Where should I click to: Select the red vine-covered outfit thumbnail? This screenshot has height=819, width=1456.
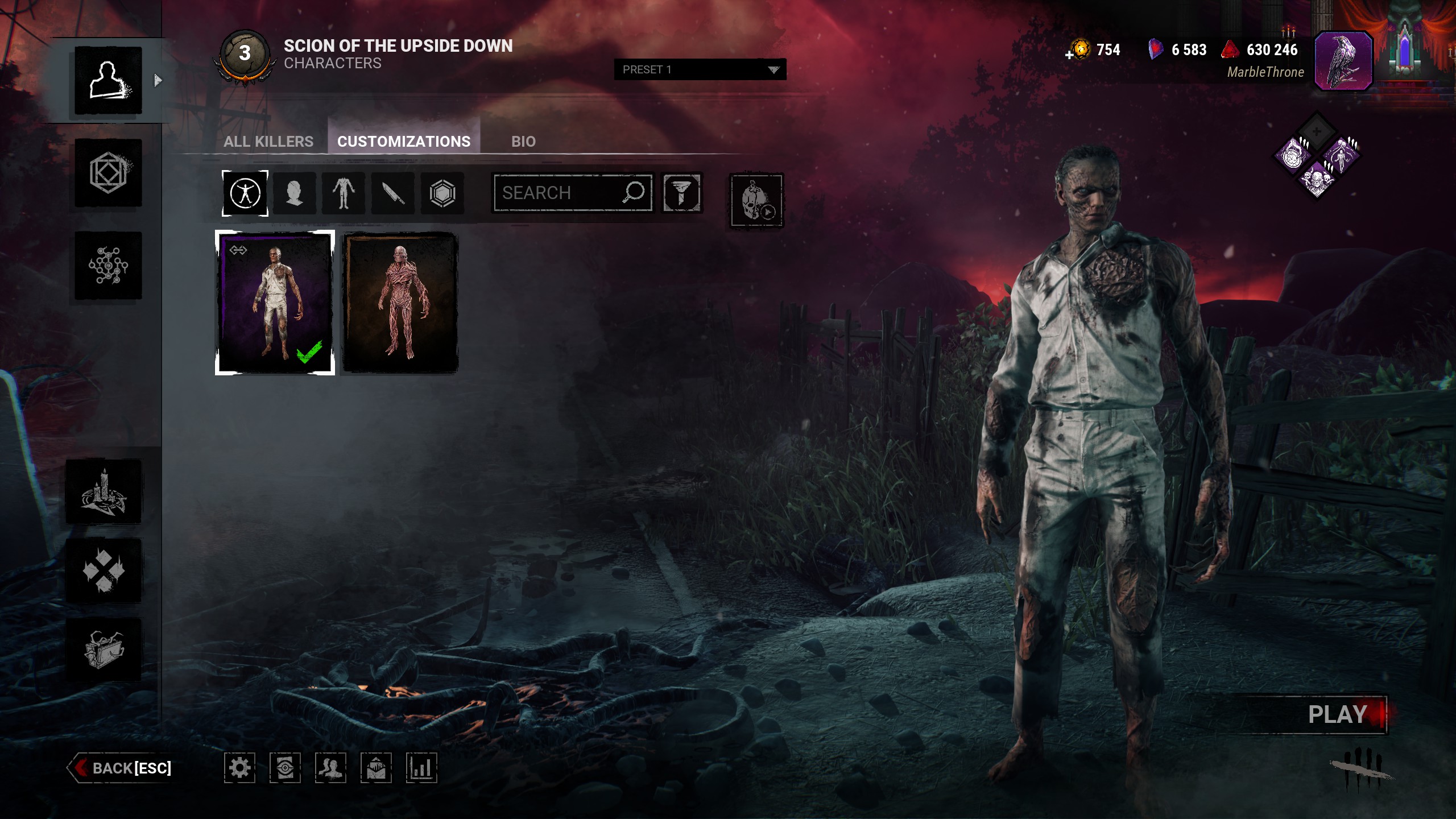(x=400, y=303)
